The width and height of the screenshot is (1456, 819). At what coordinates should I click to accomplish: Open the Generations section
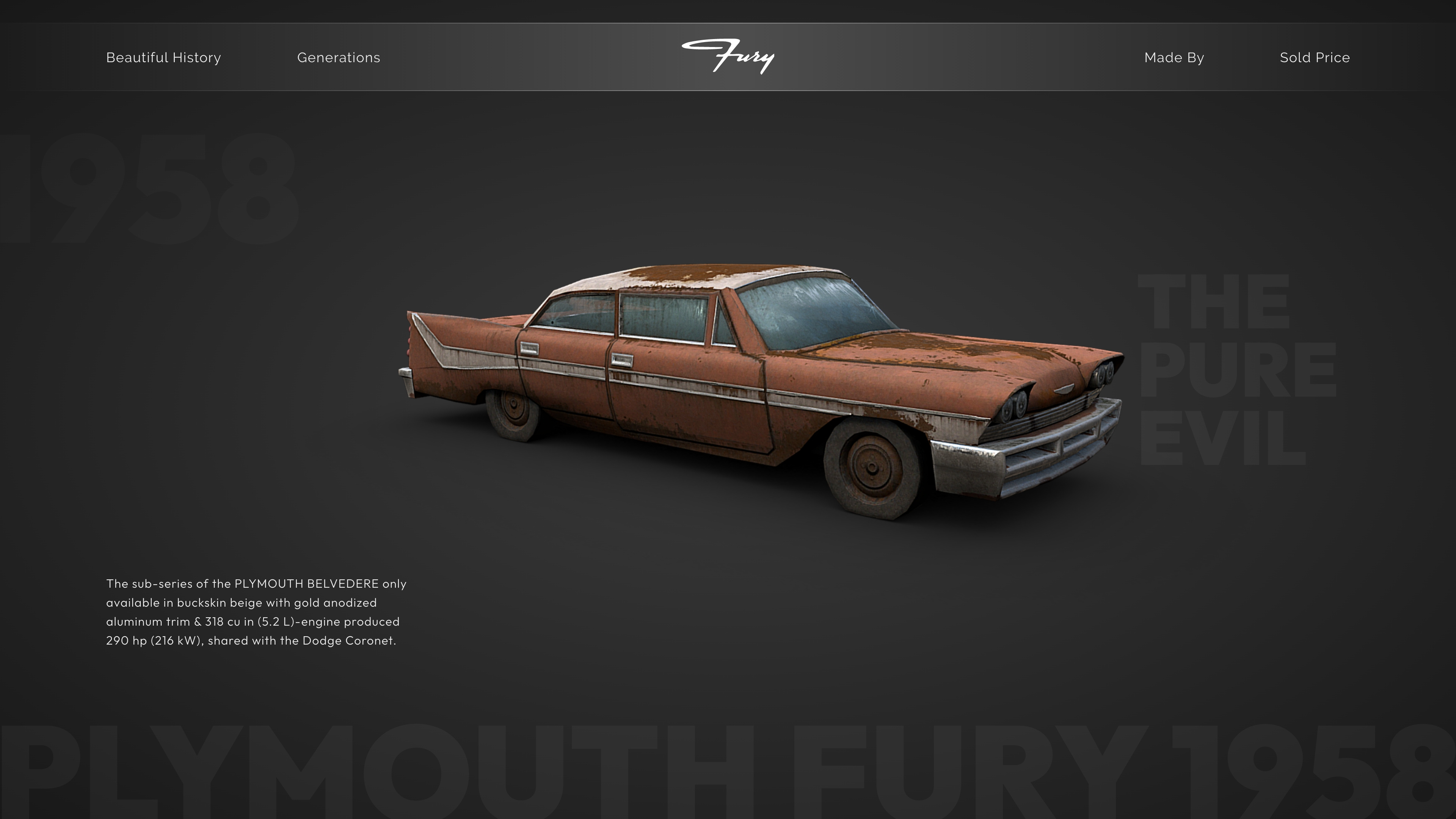tap(339, 57)
